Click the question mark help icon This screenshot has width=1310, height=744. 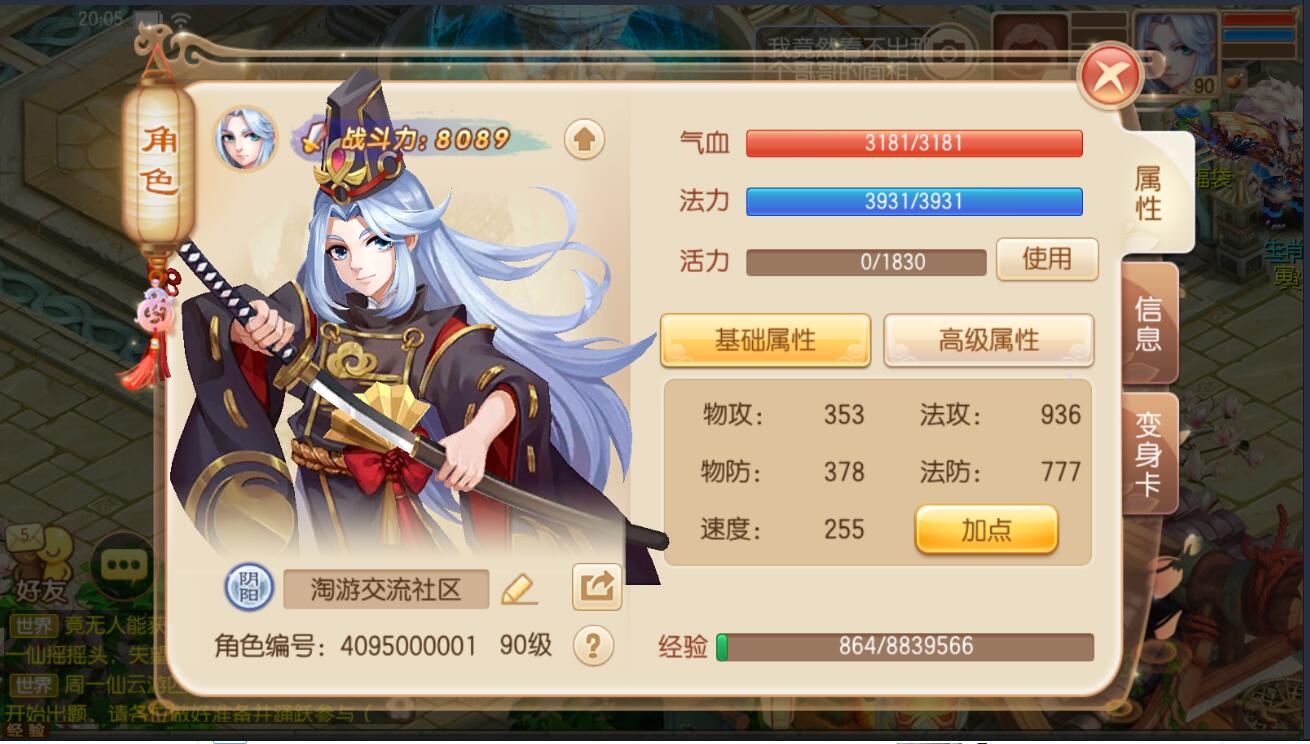(x=591, y=647)
